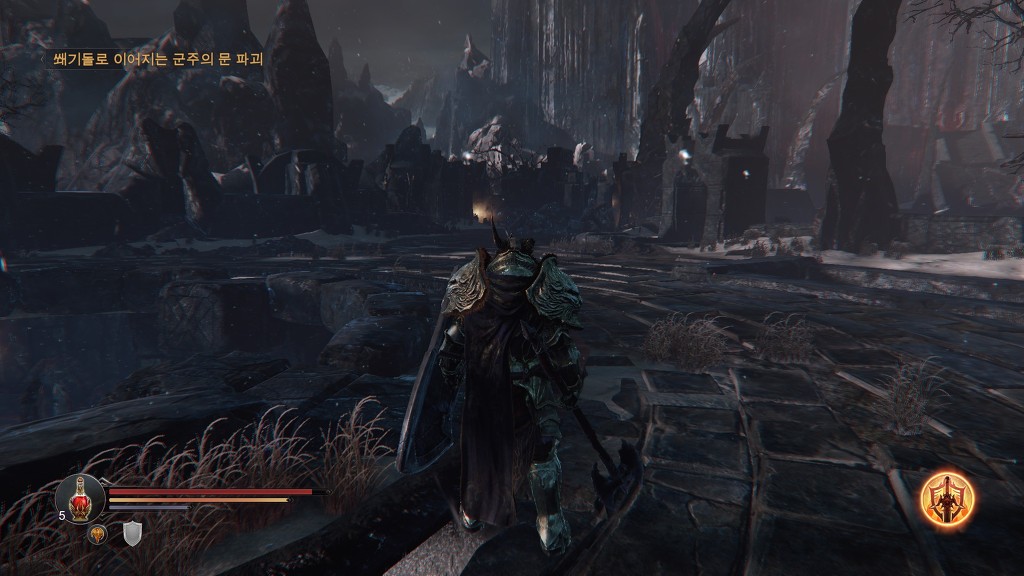Activate the small orange spell icon
Screen dimensions: 1024x576
98,534
